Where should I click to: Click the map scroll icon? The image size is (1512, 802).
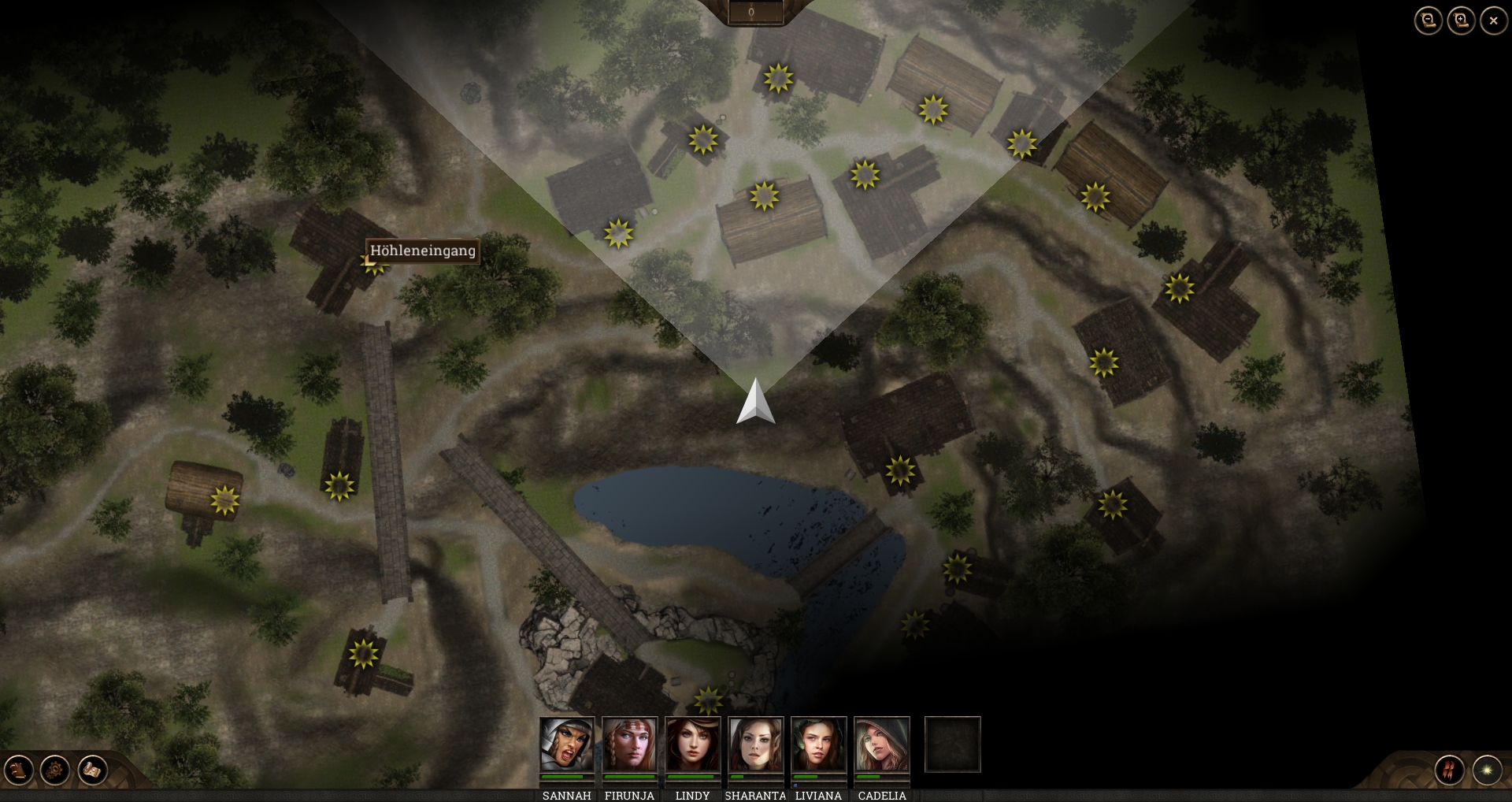pos(92,770)
